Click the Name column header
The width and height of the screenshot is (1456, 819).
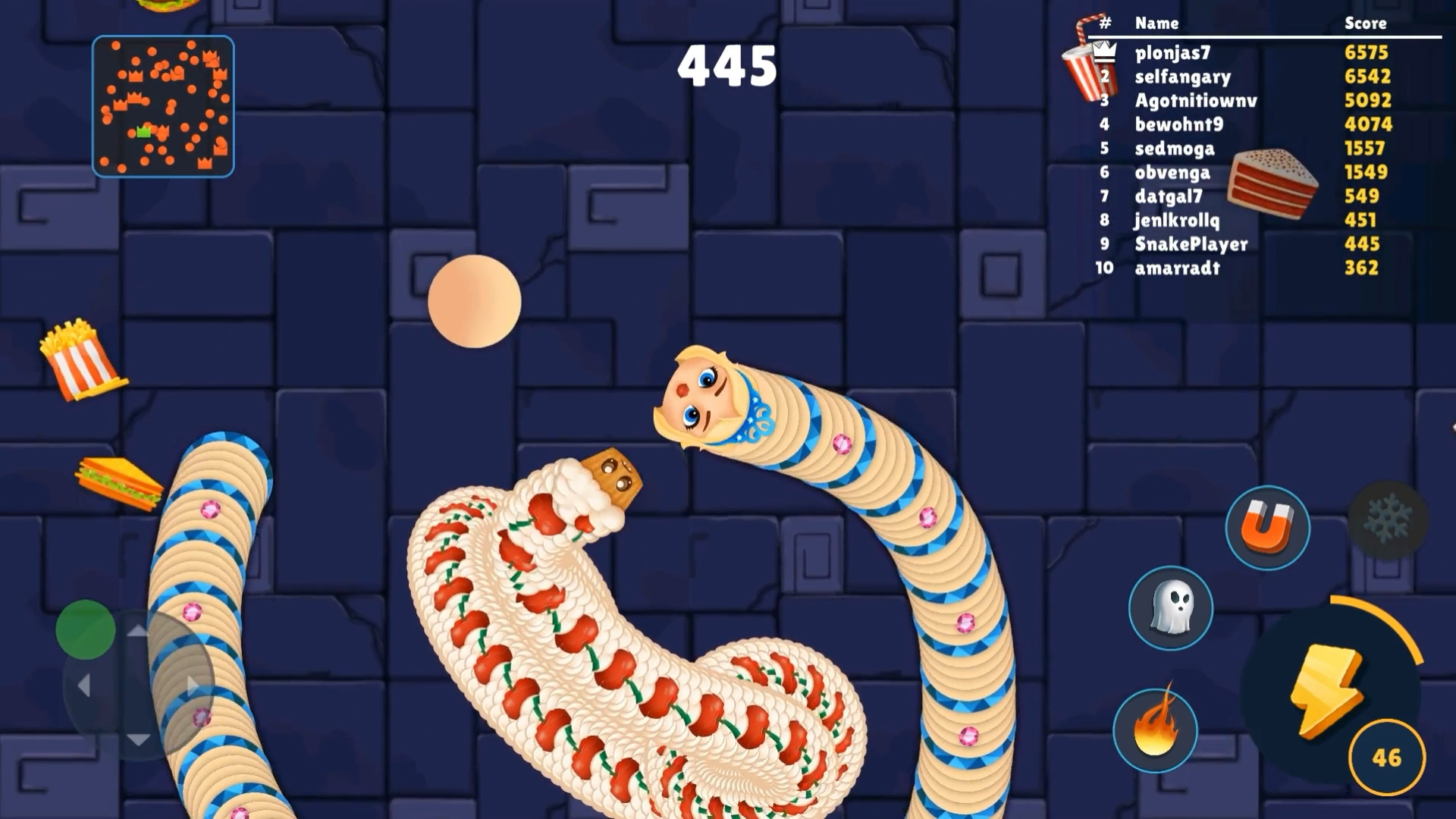tap(1157, 24)
